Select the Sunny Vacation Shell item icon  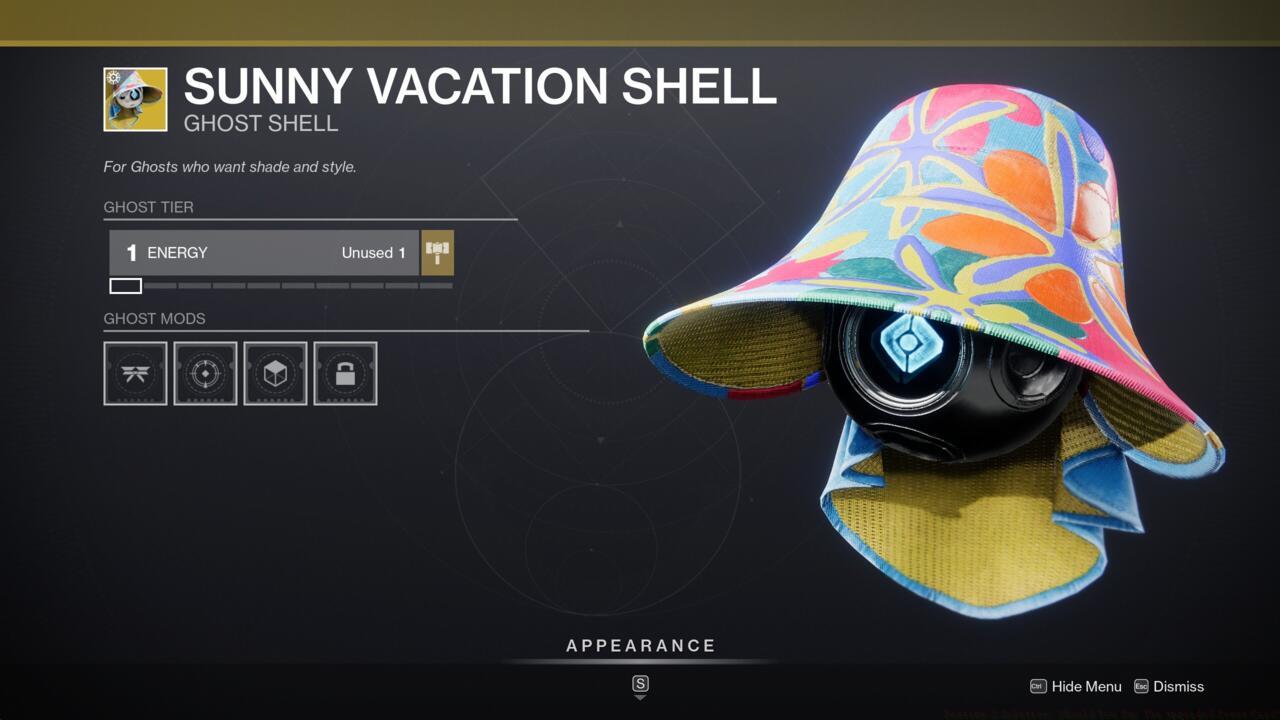tap(137, 99)
